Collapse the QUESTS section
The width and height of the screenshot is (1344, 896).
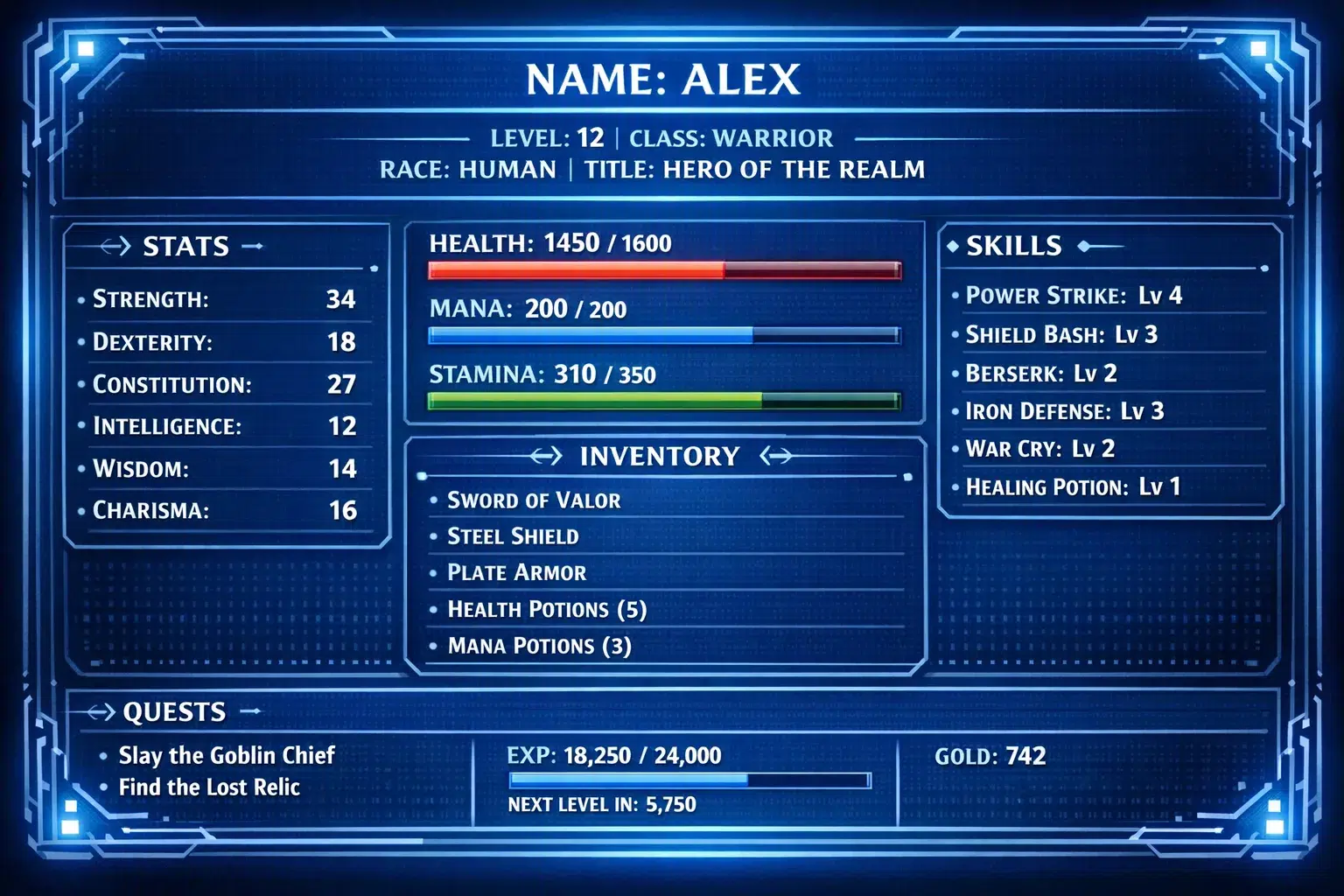click(171, 712)
